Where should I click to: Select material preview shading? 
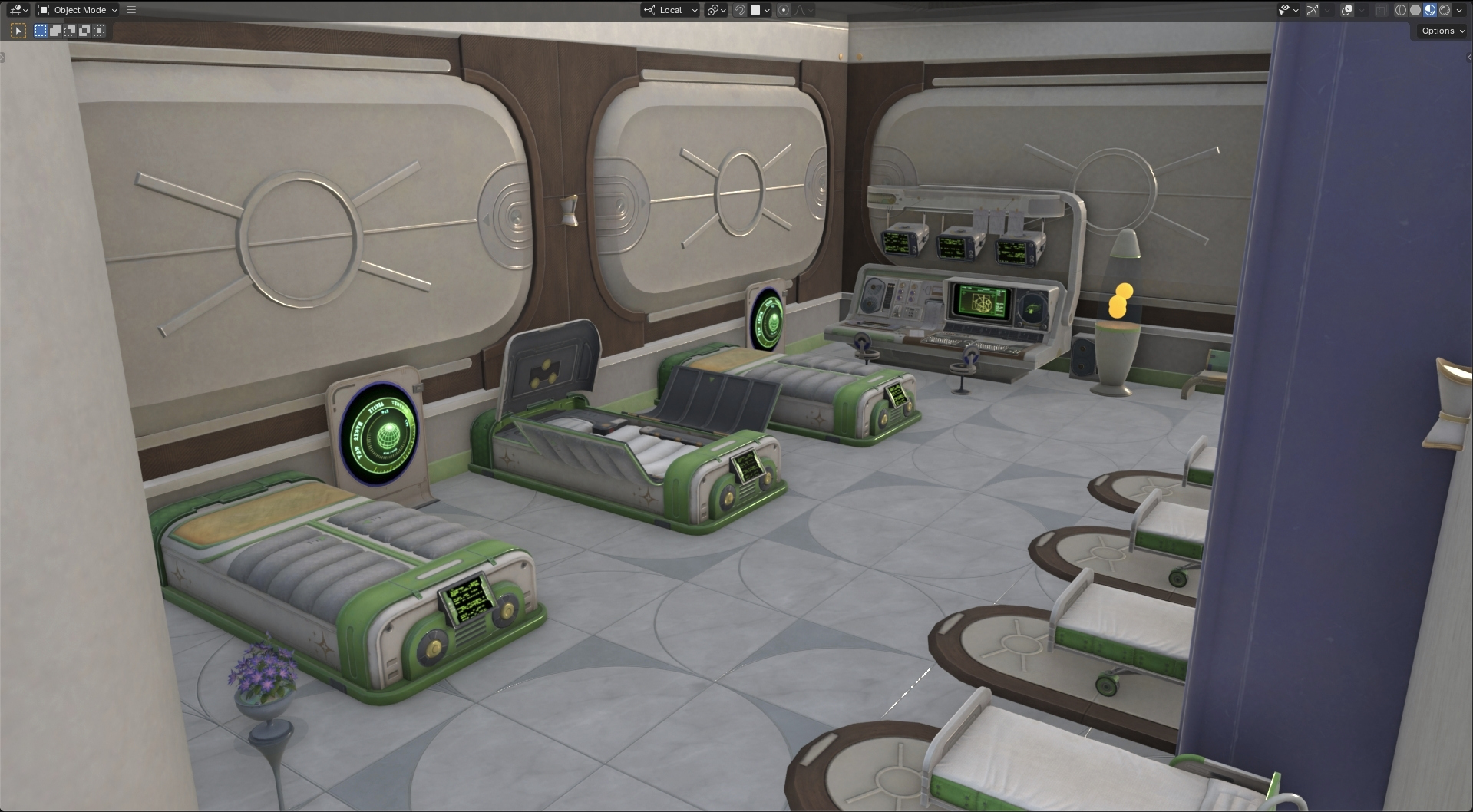click(x=1430, y=10)
